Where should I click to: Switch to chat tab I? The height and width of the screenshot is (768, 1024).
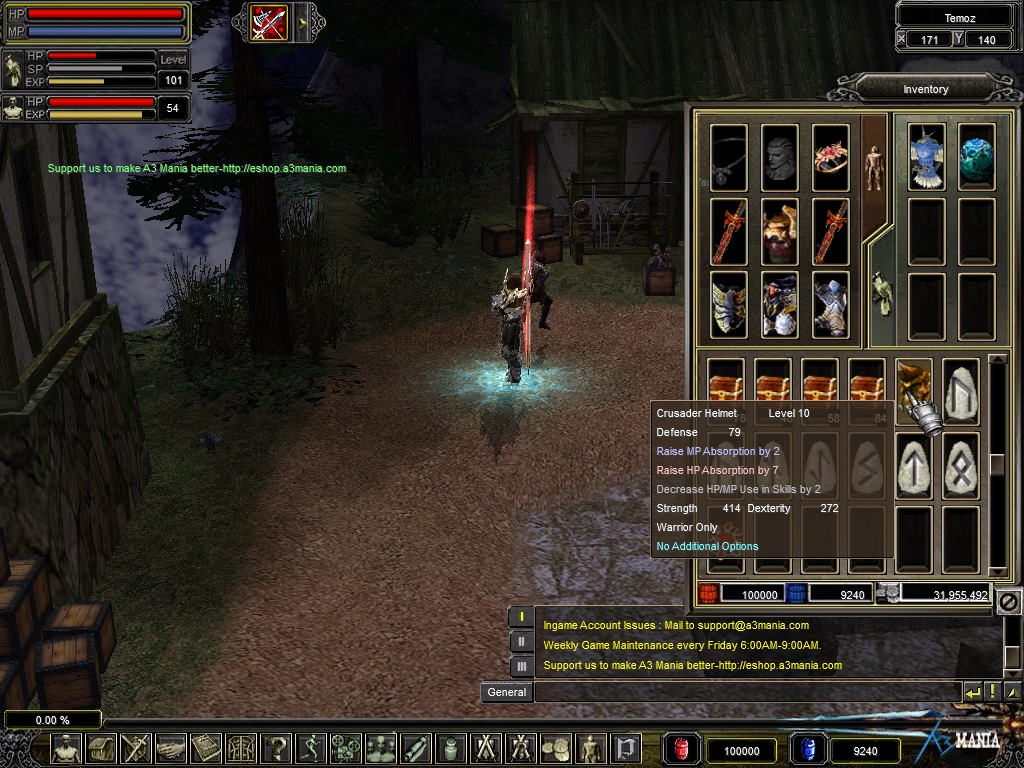click(x=521, y=617)
